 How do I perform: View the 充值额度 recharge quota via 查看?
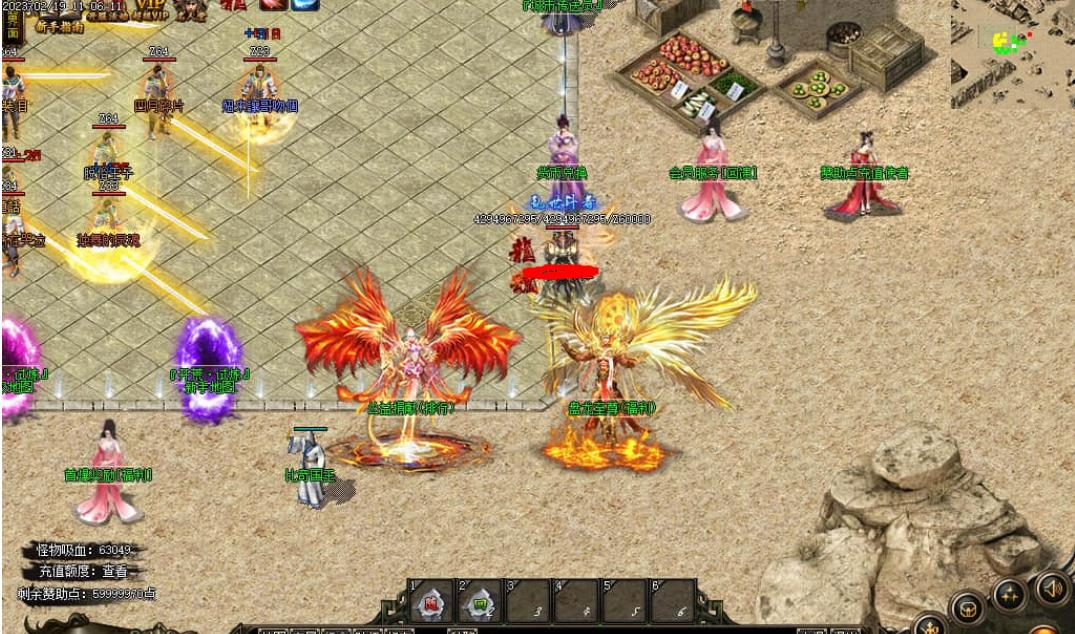tap(115, 572)
